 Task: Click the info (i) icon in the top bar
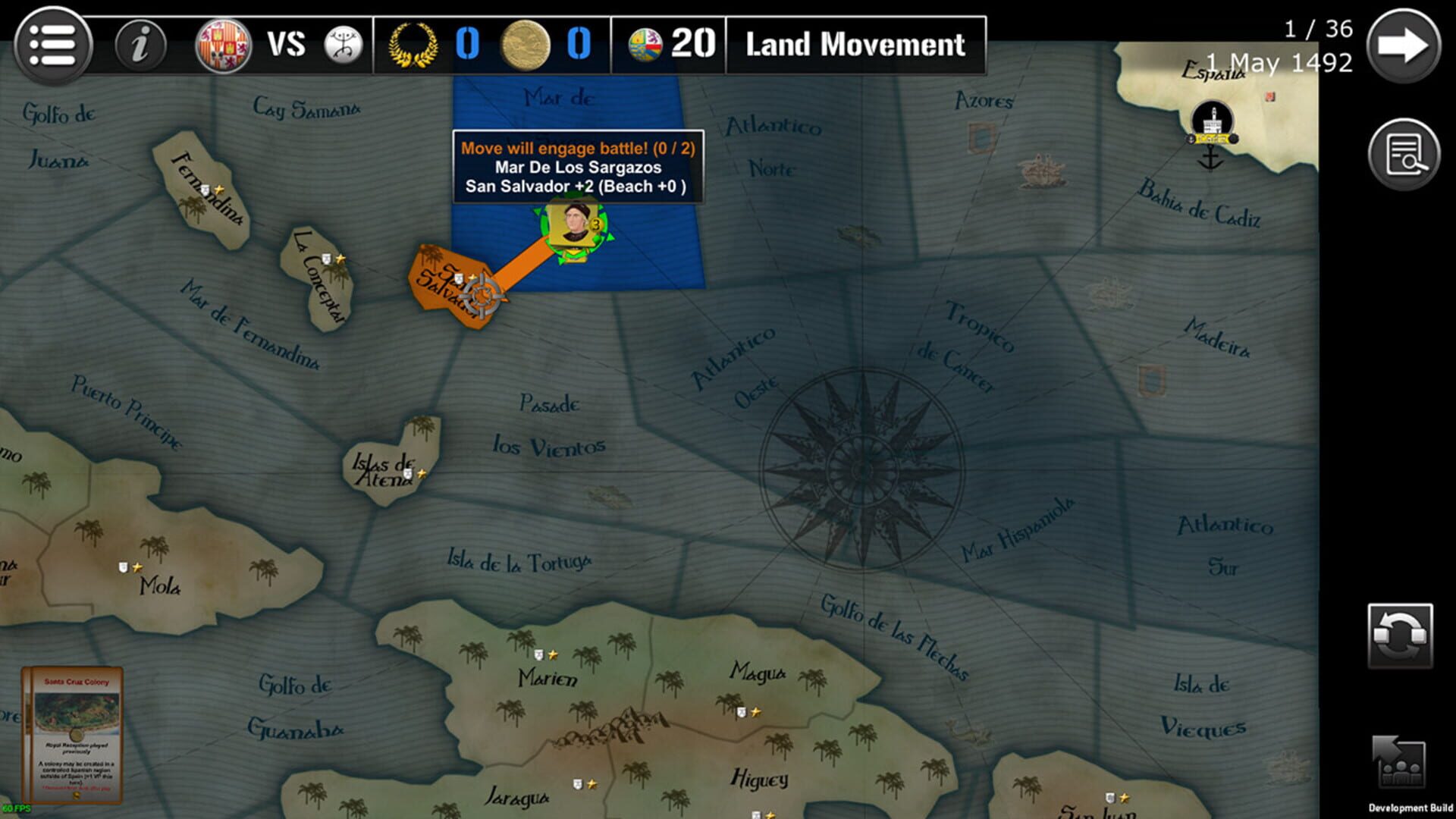[140, 45]
